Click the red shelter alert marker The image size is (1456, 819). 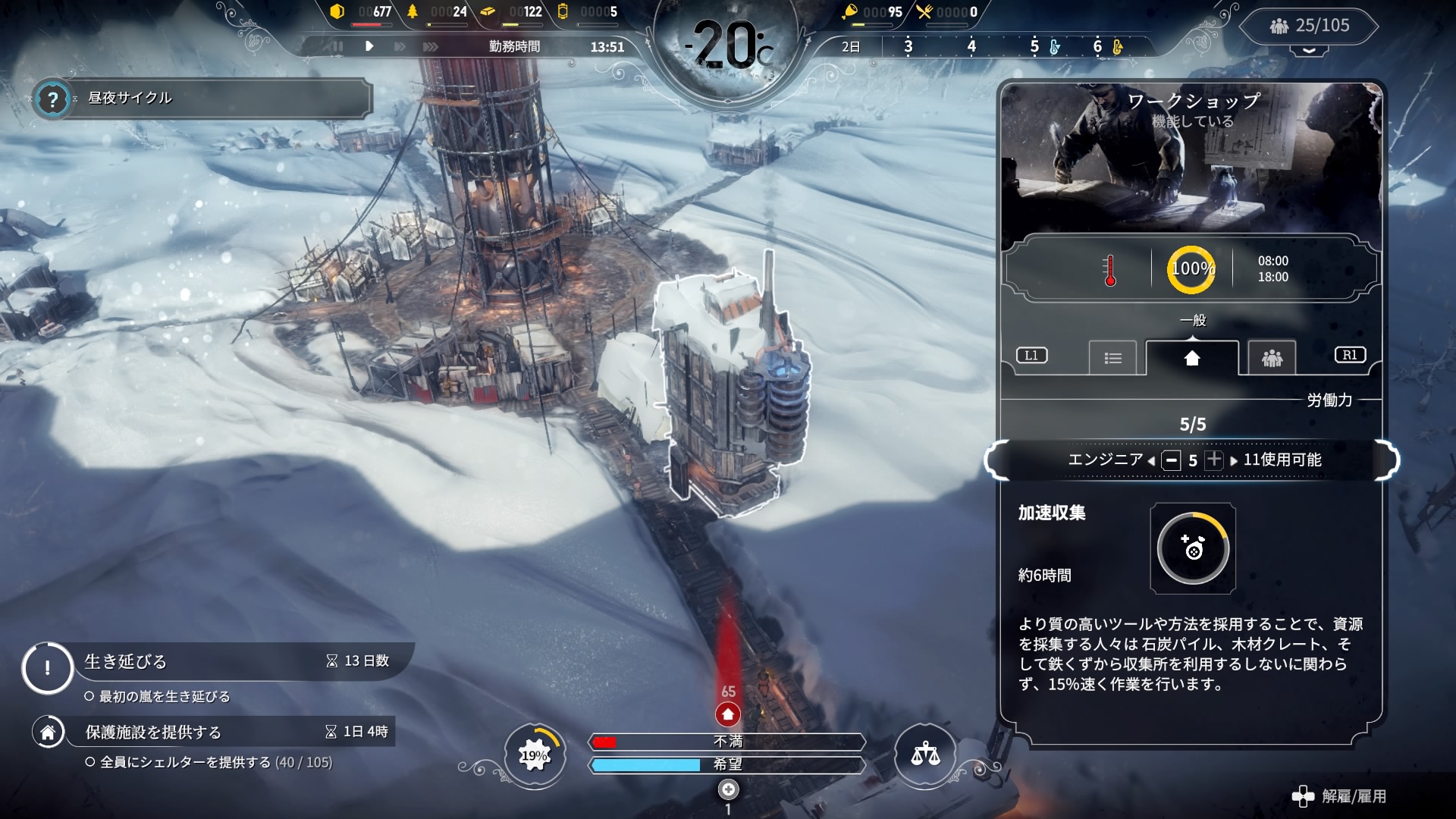pyautogui.click(x=728, y=714)
